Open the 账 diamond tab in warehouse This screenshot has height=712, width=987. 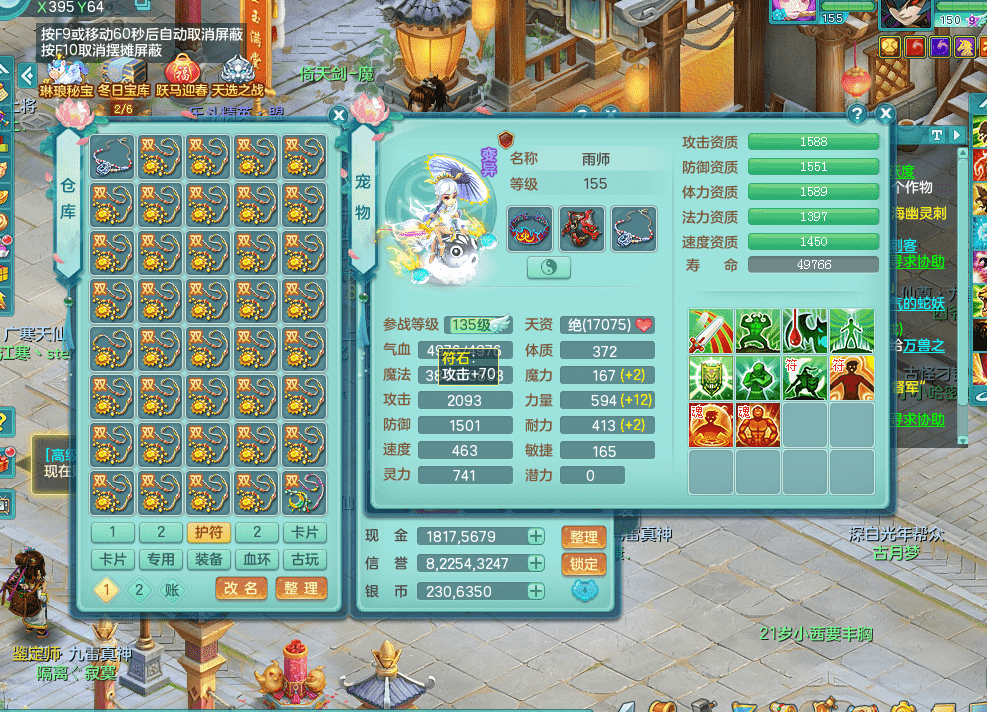[172, 590]
